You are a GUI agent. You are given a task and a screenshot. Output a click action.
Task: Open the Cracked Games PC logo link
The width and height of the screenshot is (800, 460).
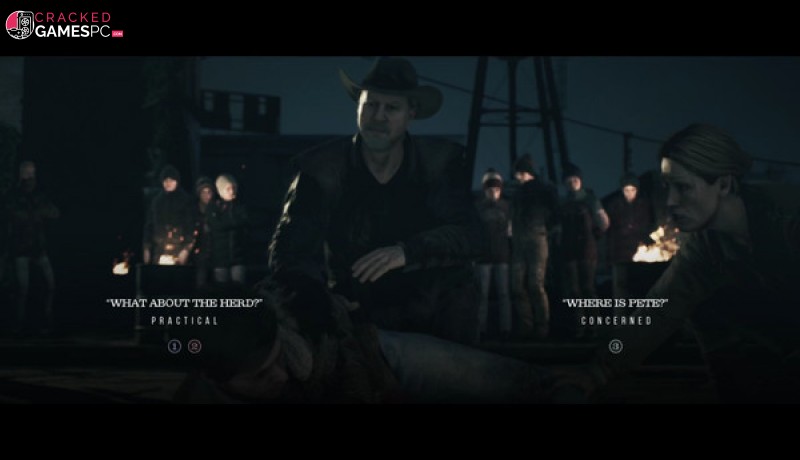(x=64, y=25)
